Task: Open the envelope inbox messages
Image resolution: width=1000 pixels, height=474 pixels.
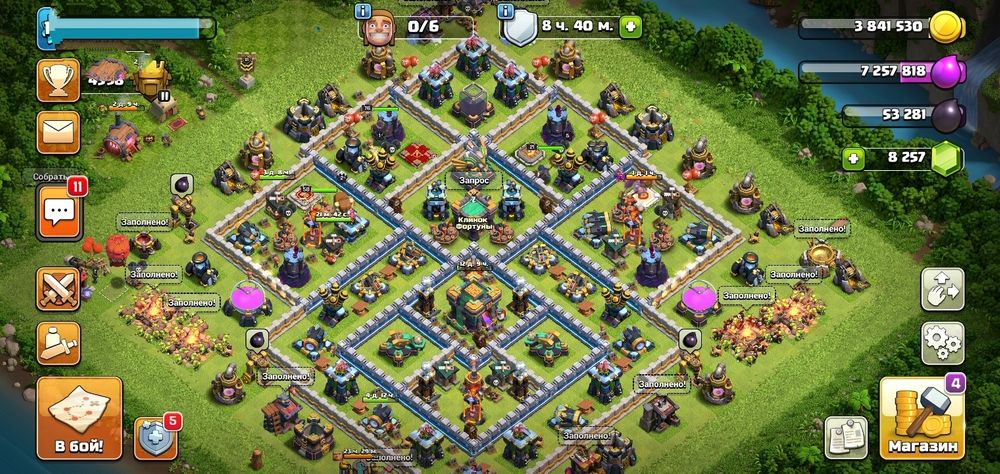Action: point(58,132)
